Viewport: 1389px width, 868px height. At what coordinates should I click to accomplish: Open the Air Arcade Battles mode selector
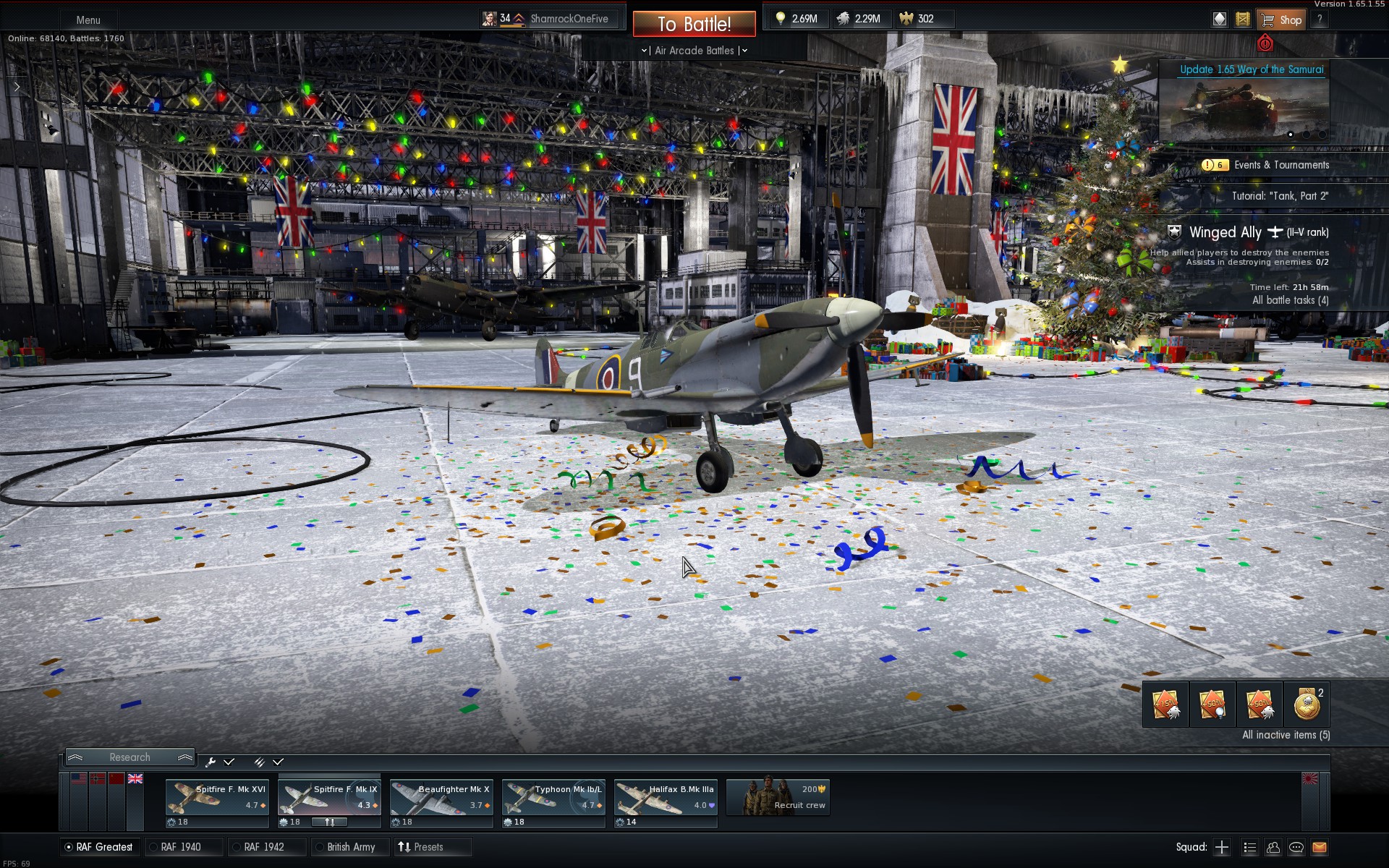[694, 51]
